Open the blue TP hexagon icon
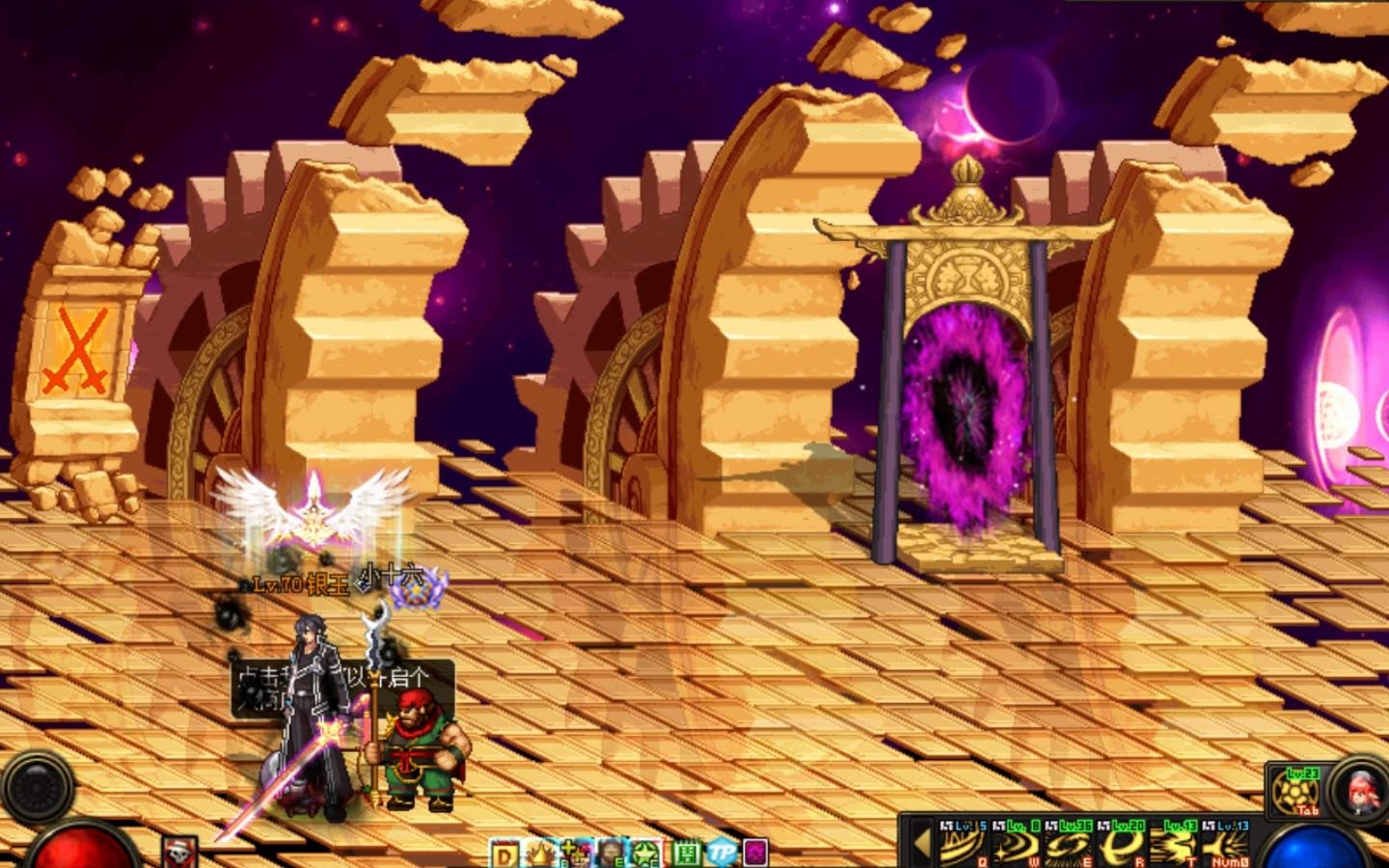Image resolution: width=1389 pixels, height=868 pixels. [x=722, y=854]
